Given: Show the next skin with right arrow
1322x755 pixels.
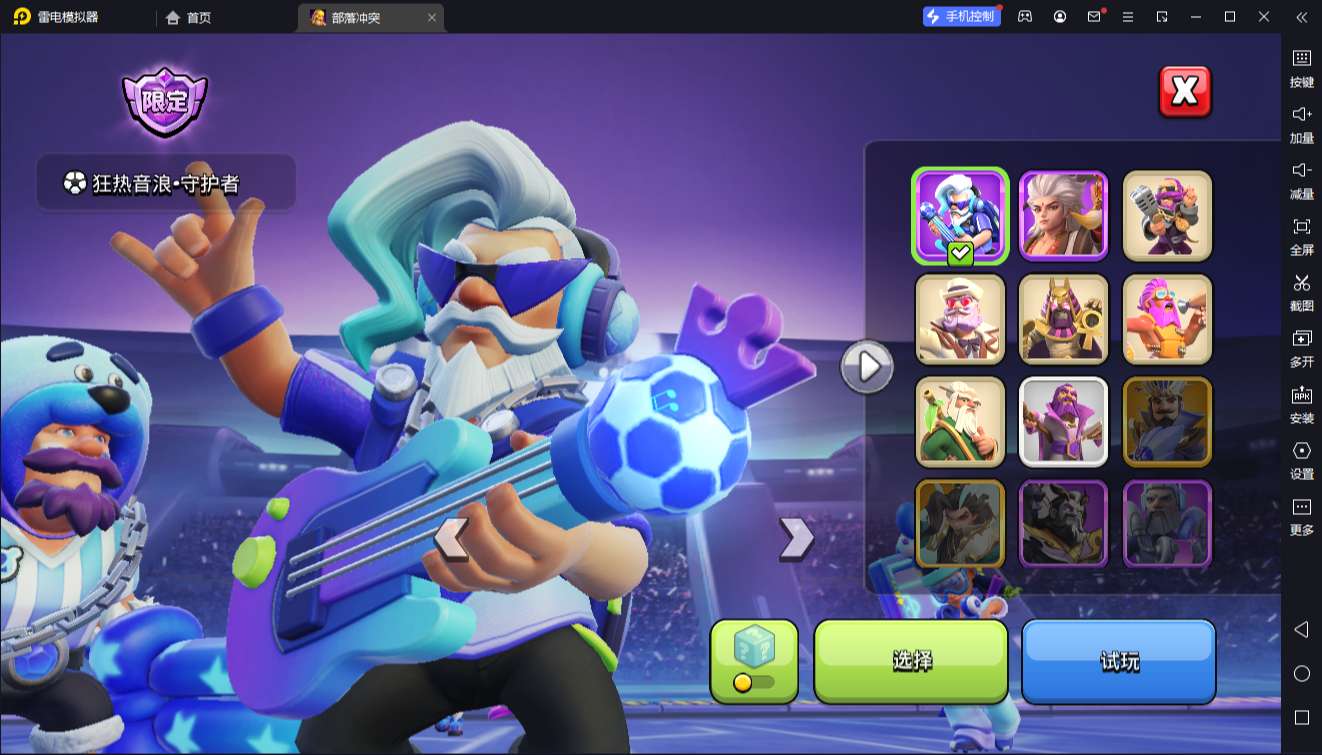Looking at the screenshot, I should (x=796, y=538).
